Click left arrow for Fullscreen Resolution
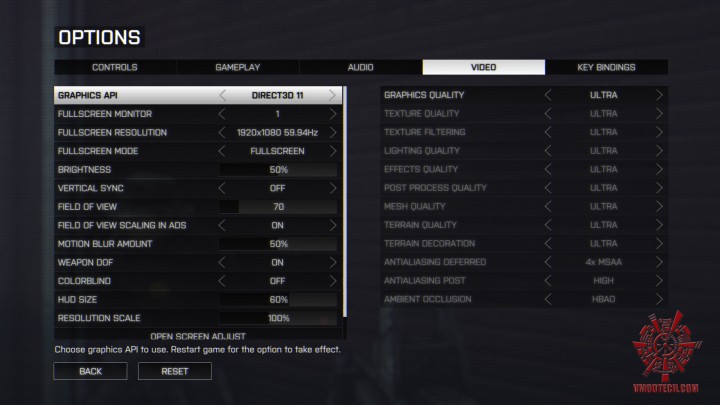 click(x=223, y=132)
